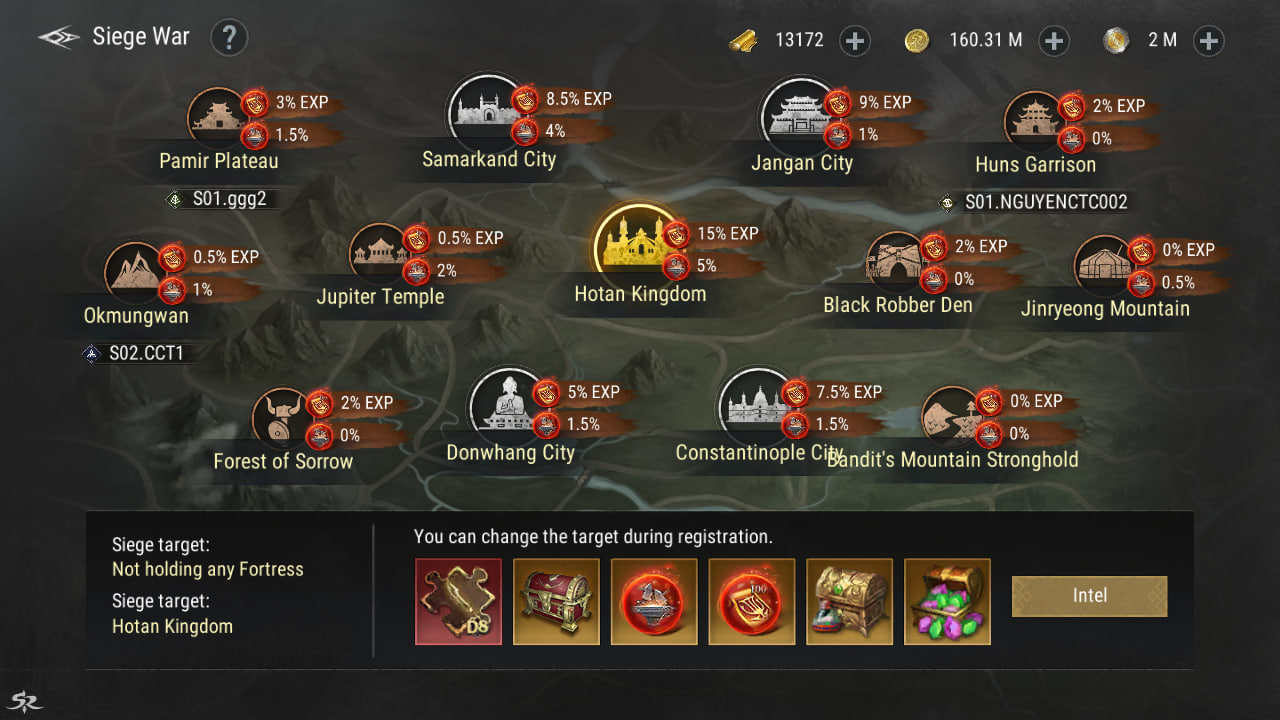The height and width of the screenshot is (720, 1280).
Task: Open the Siege War help question mark
Action: [x=229, y=38]
